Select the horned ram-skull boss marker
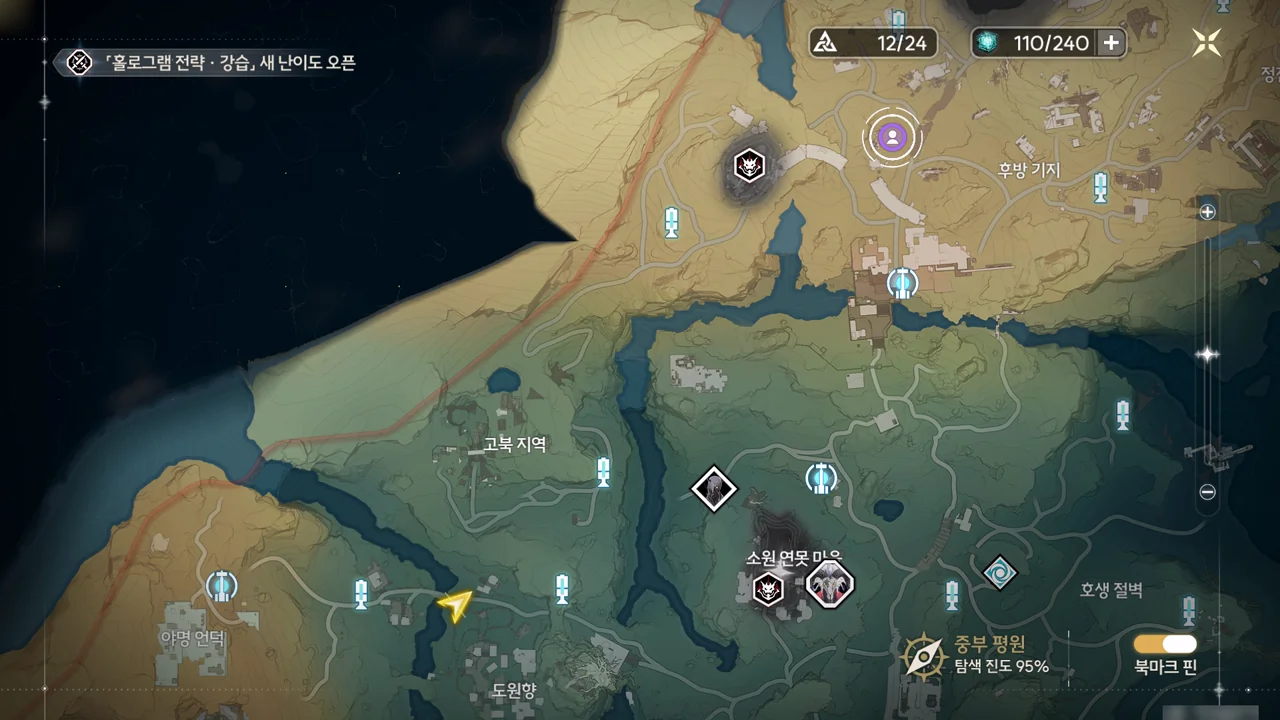 tap(830, 584)
